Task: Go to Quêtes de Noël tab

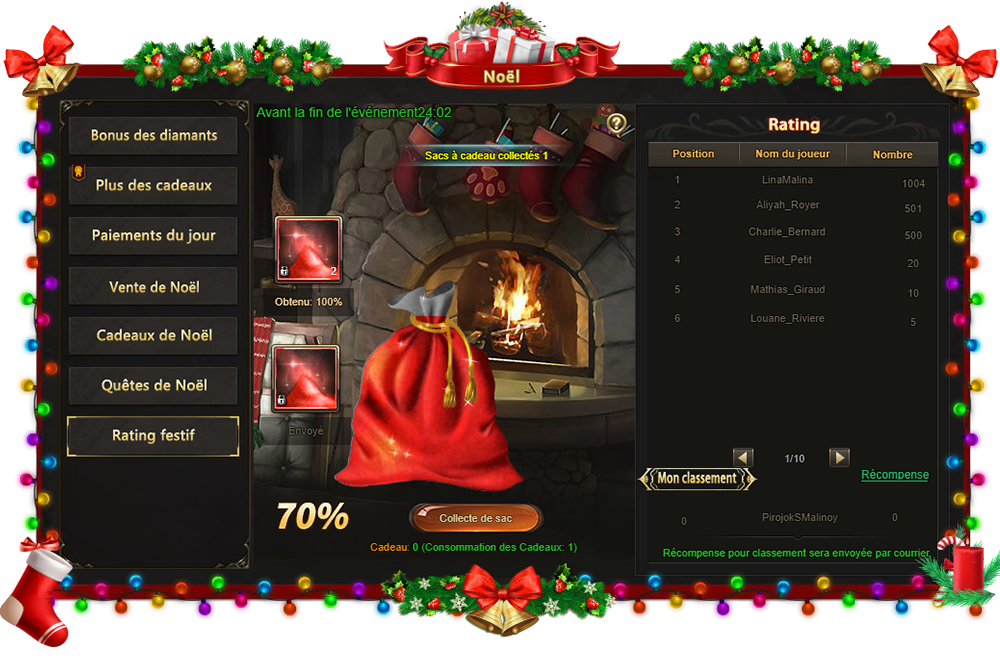Action: [153, 386]
